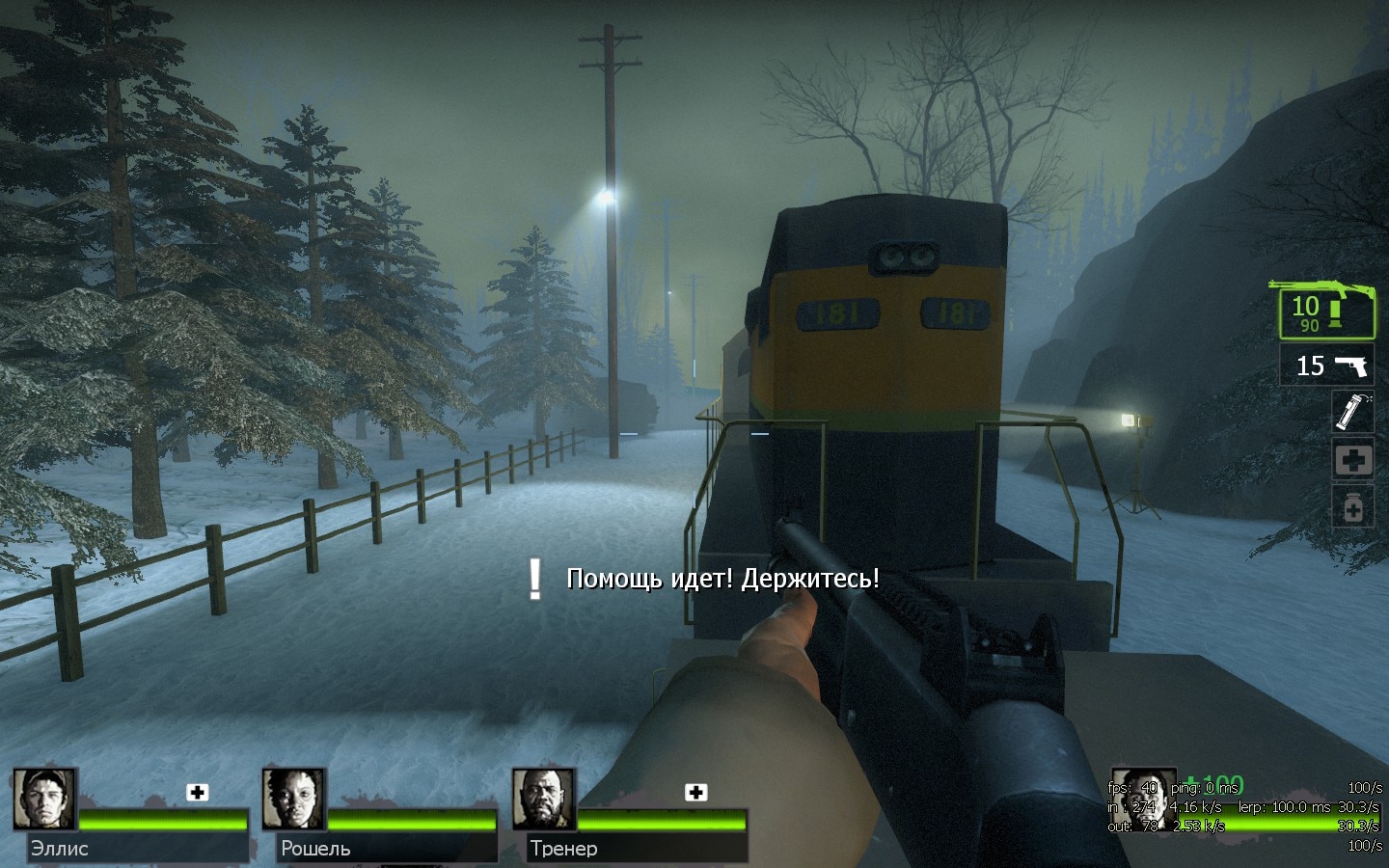Click Ellis's teammate portrait
Viewport: 1389px width, 868px height.
coord(44,799)
